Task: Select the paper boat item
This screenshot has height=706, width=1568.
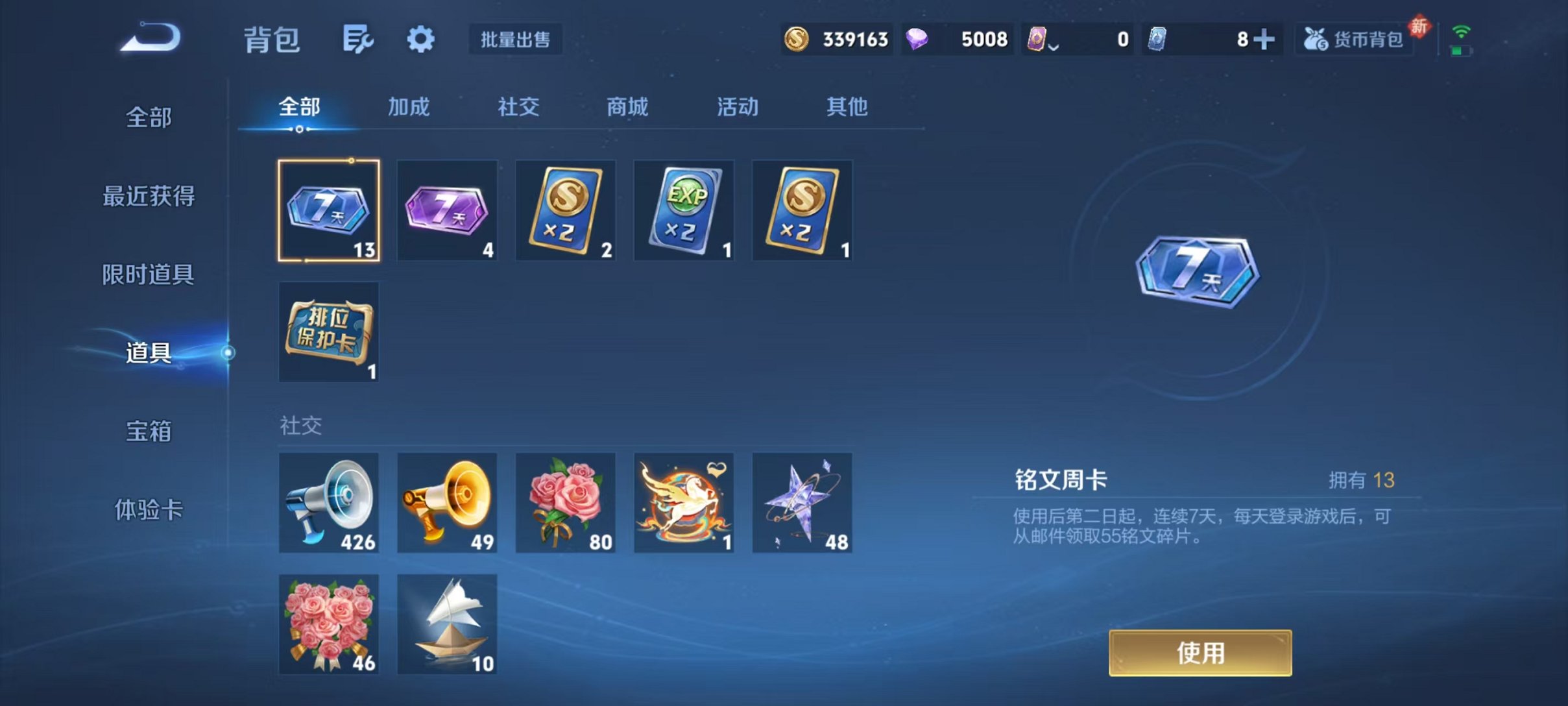Action: click(x=447, y=624)
